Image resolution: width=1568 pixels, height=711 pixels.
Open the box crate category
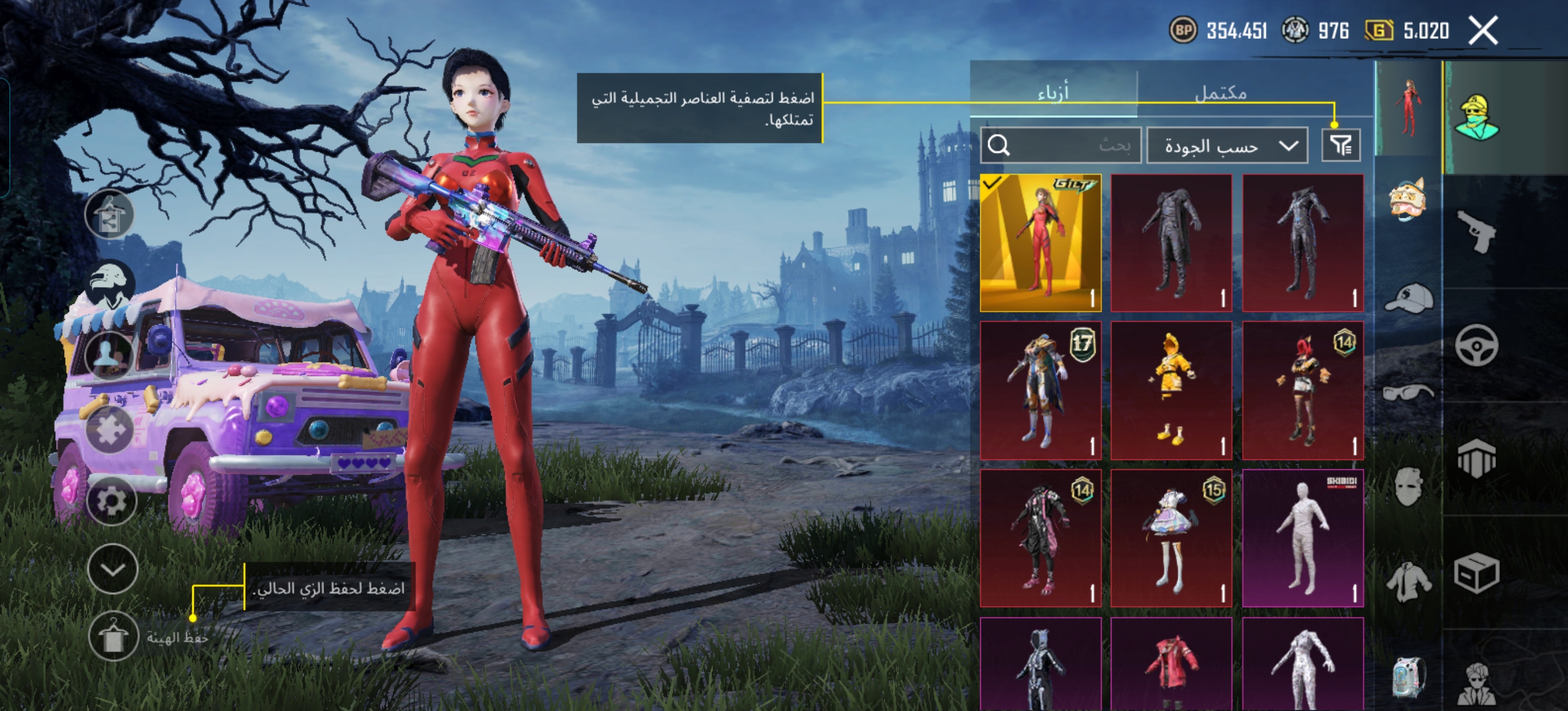point(1477,573)
